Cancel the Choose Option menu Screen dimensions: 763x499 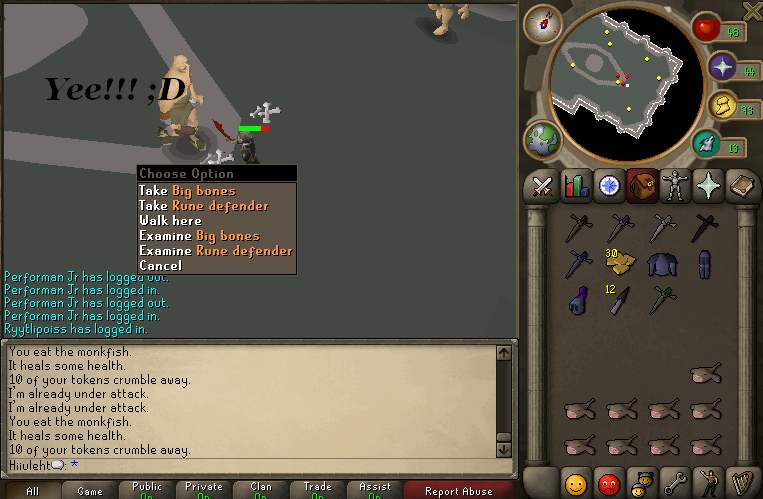pos(161,266)
